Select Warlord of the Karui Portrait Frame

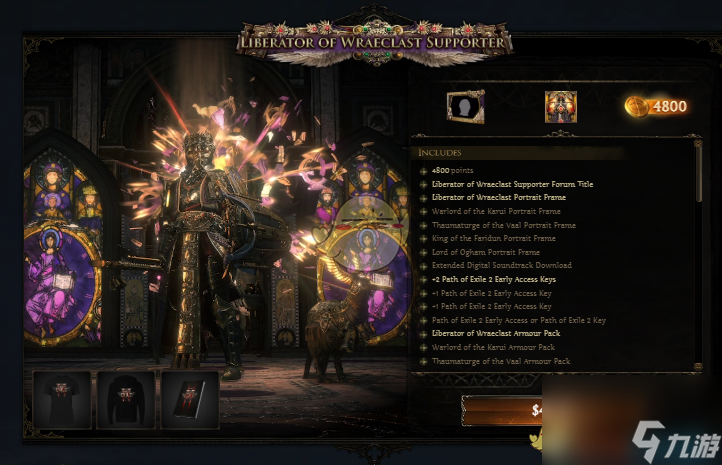click(x=495, y=211)
